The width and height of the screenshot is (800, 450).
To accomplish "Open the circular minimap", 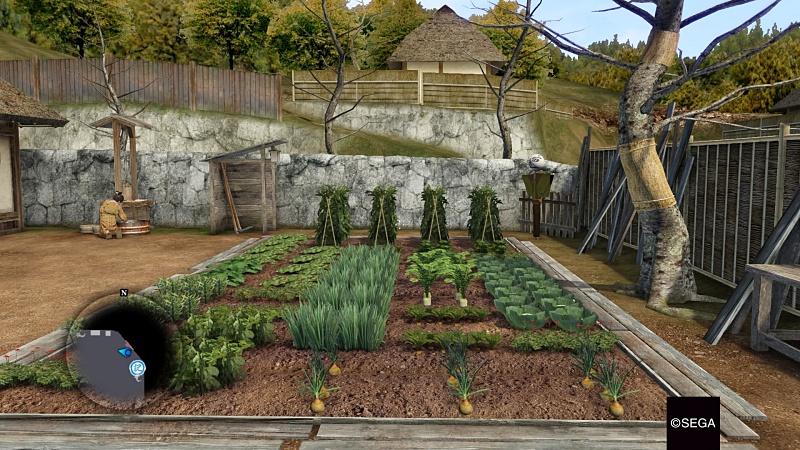I will click(110, 347).
